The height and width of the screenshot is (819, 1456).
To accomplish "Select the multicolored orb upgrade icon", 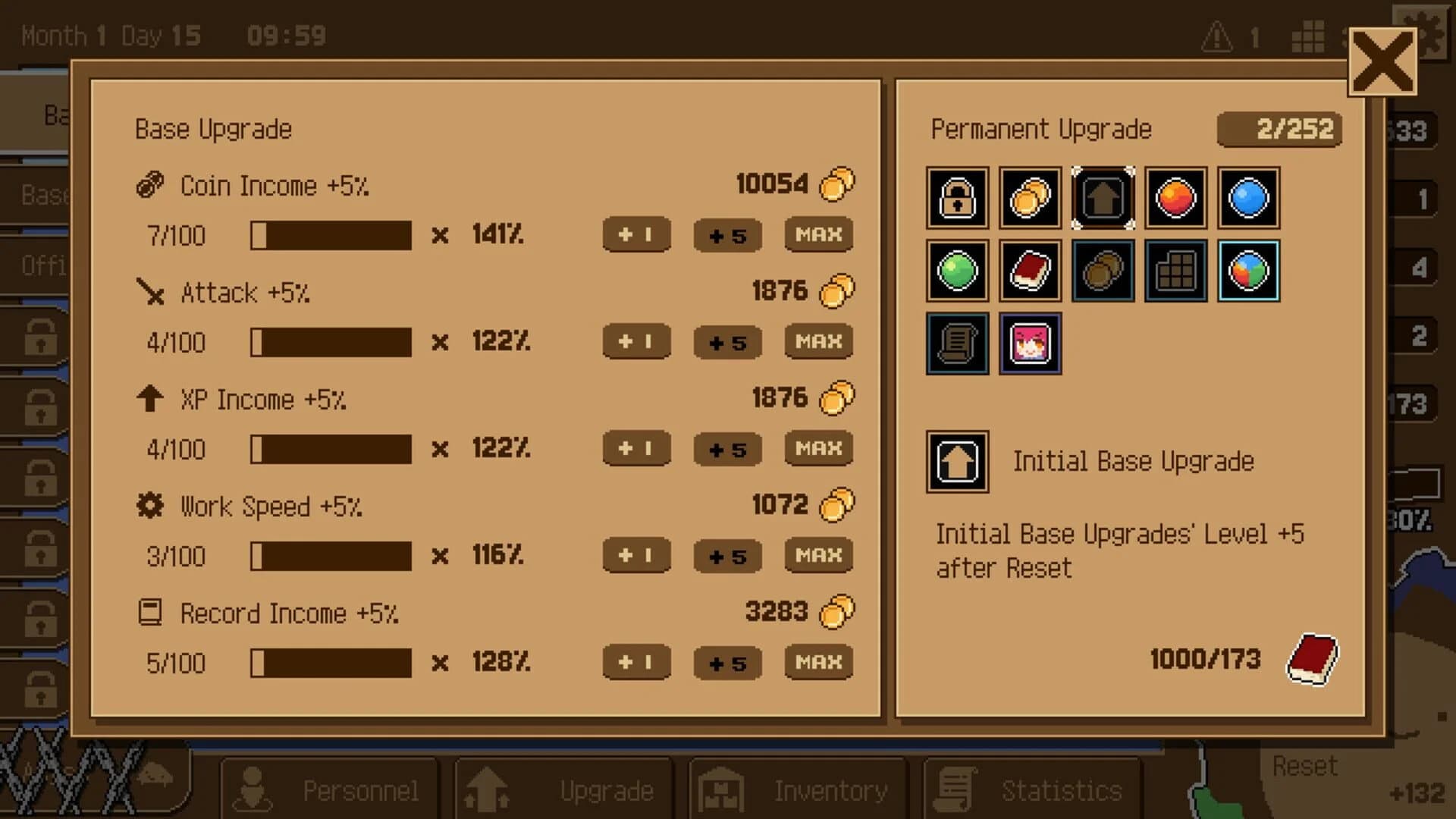I will 1247,271.
